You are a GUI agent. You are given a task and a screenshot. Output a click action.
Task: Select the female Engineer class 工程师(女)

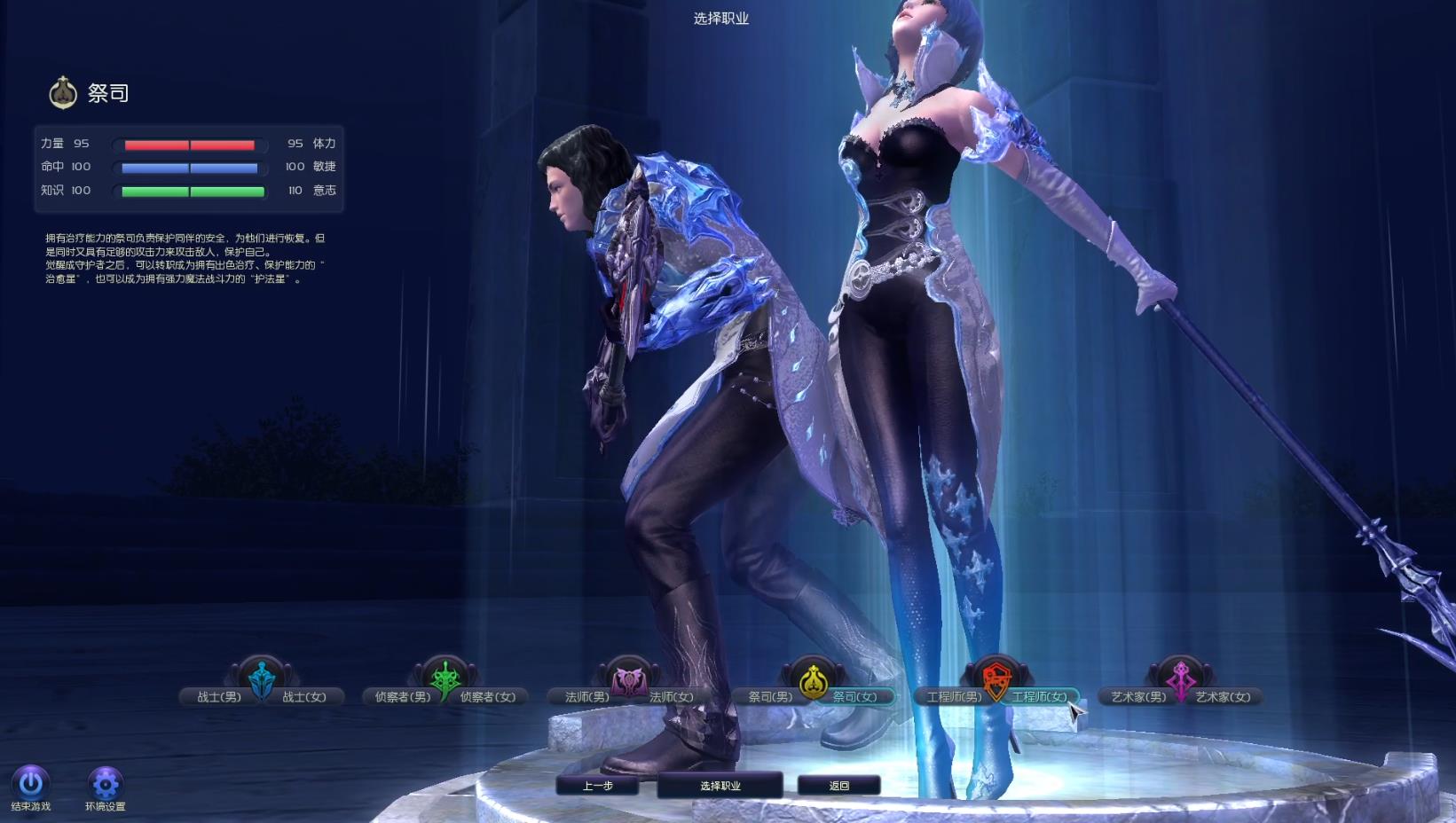(1039, 697)
